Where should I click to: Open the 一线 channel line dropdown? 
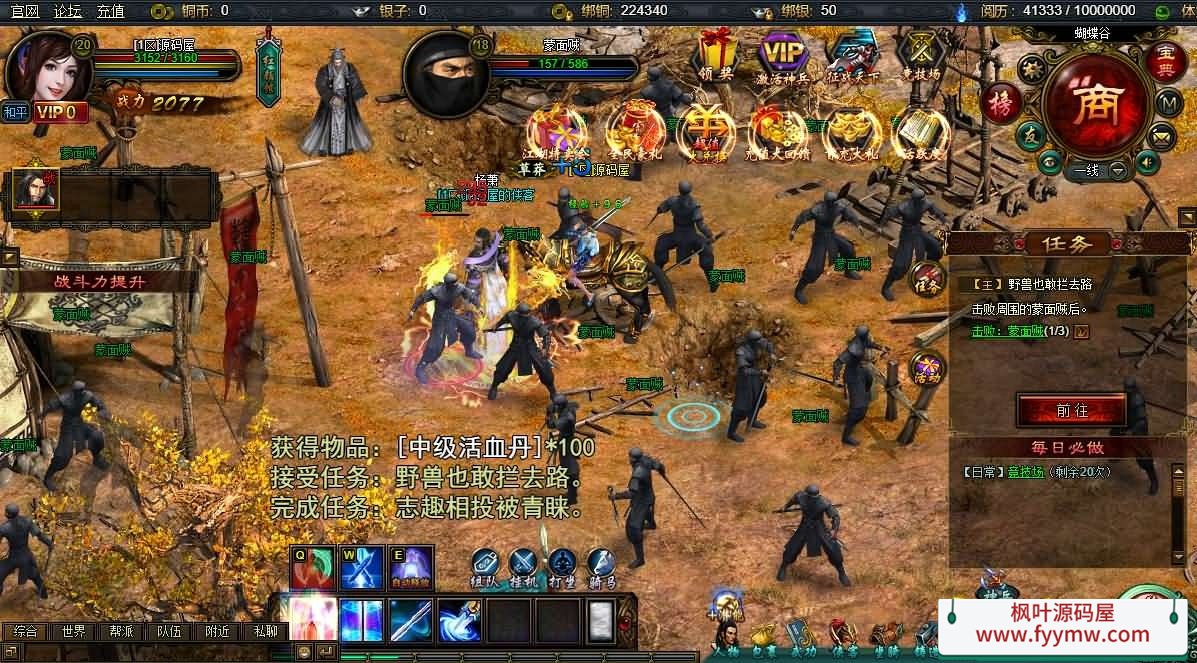click(x=1117, y=170)
